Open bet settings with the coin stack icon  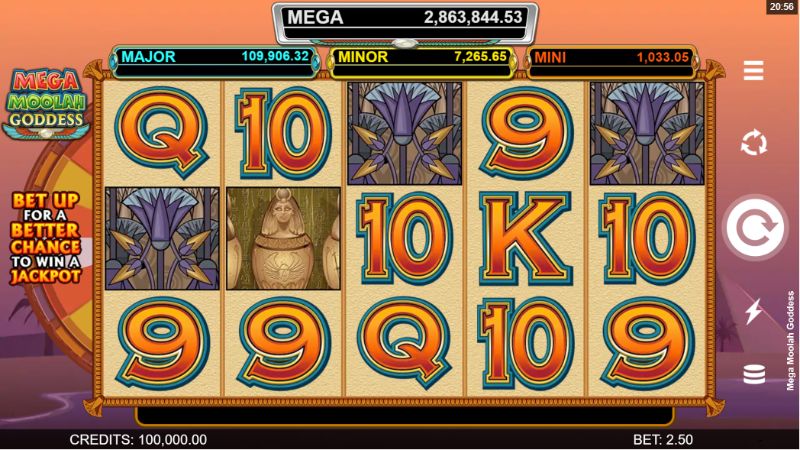753,374
